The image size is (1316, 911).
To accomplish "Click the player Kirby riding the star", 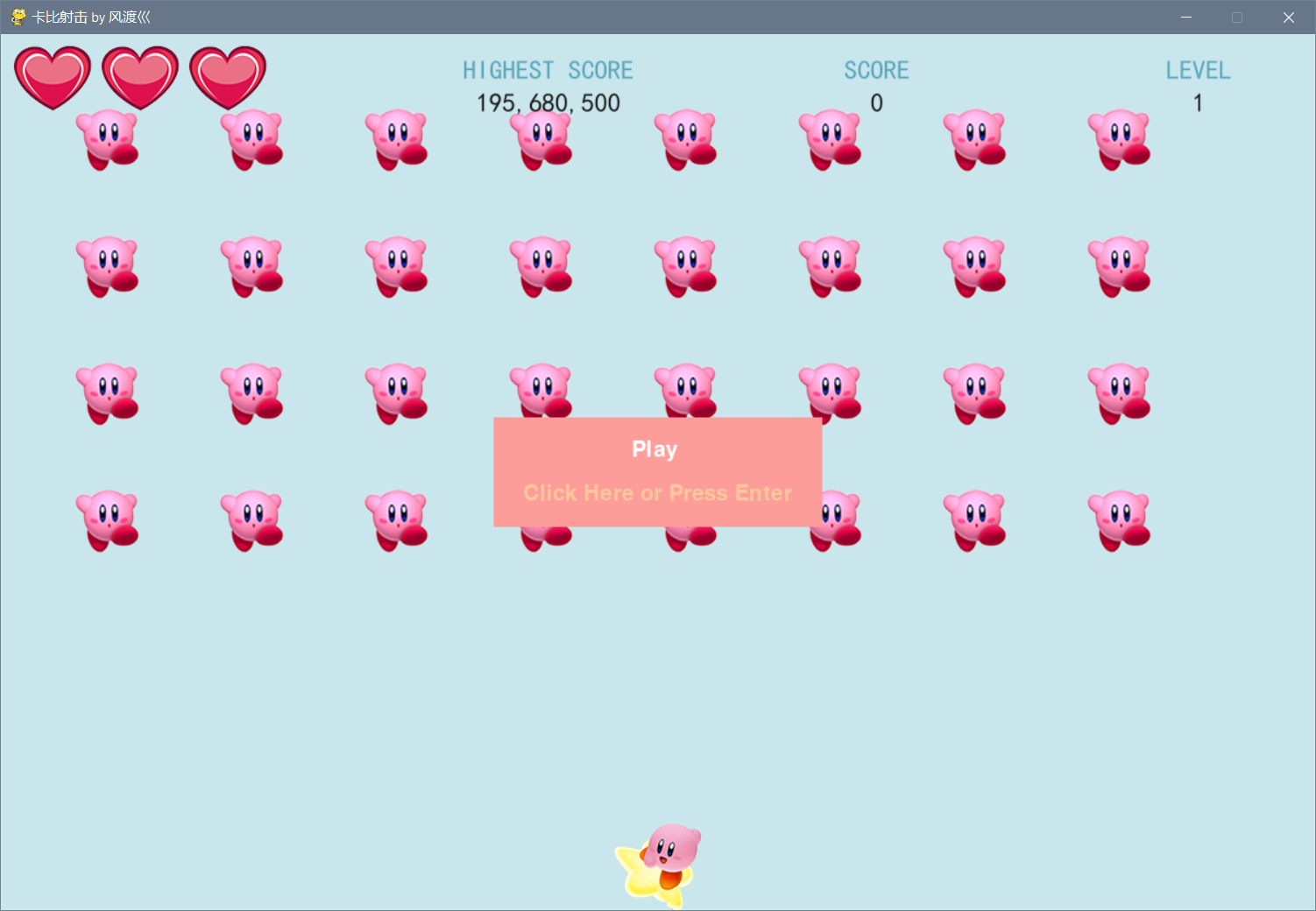I will click(663, 854).
